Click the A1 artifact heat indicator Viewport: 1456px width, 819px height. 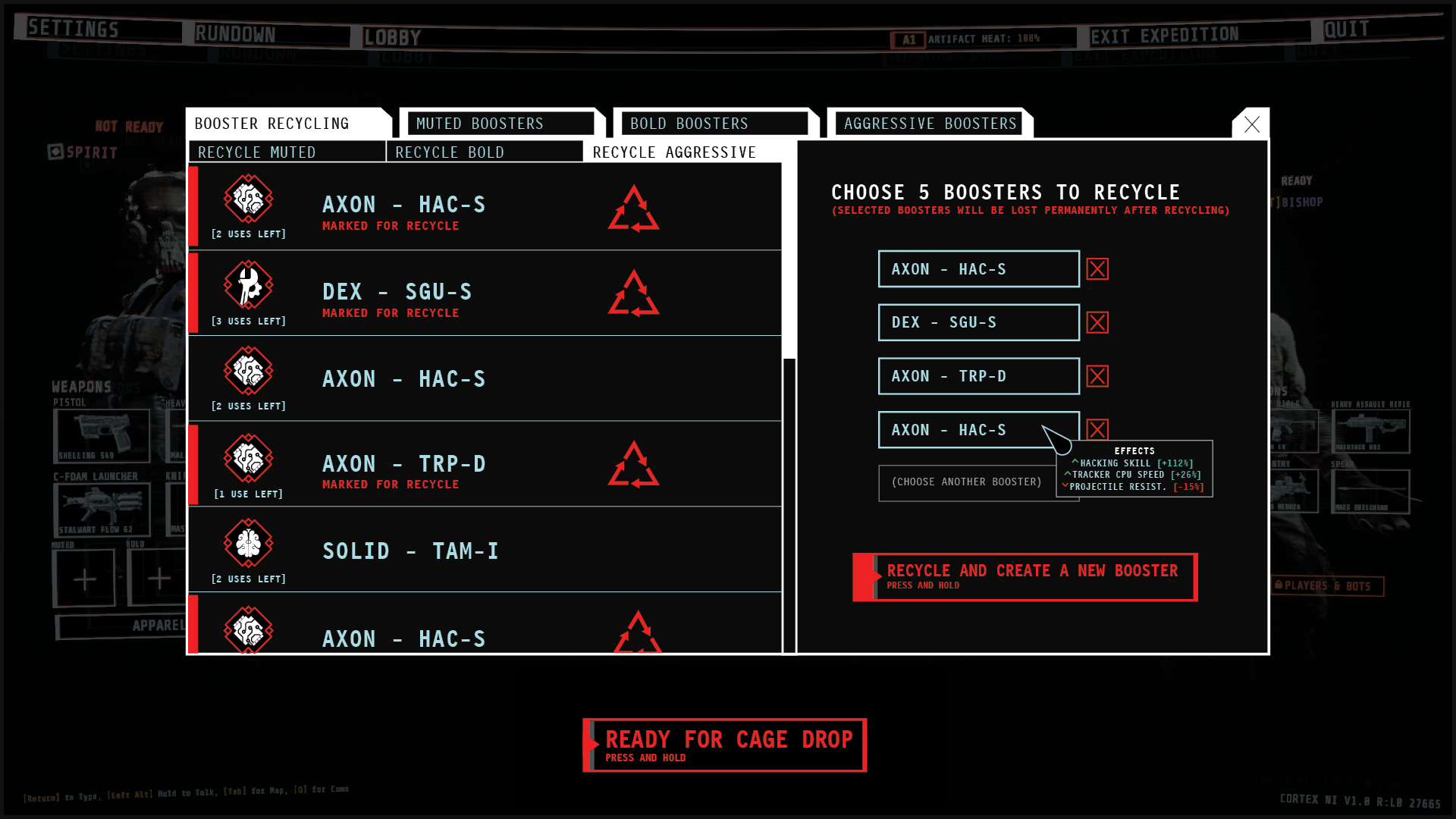click(x=909, y=39)
